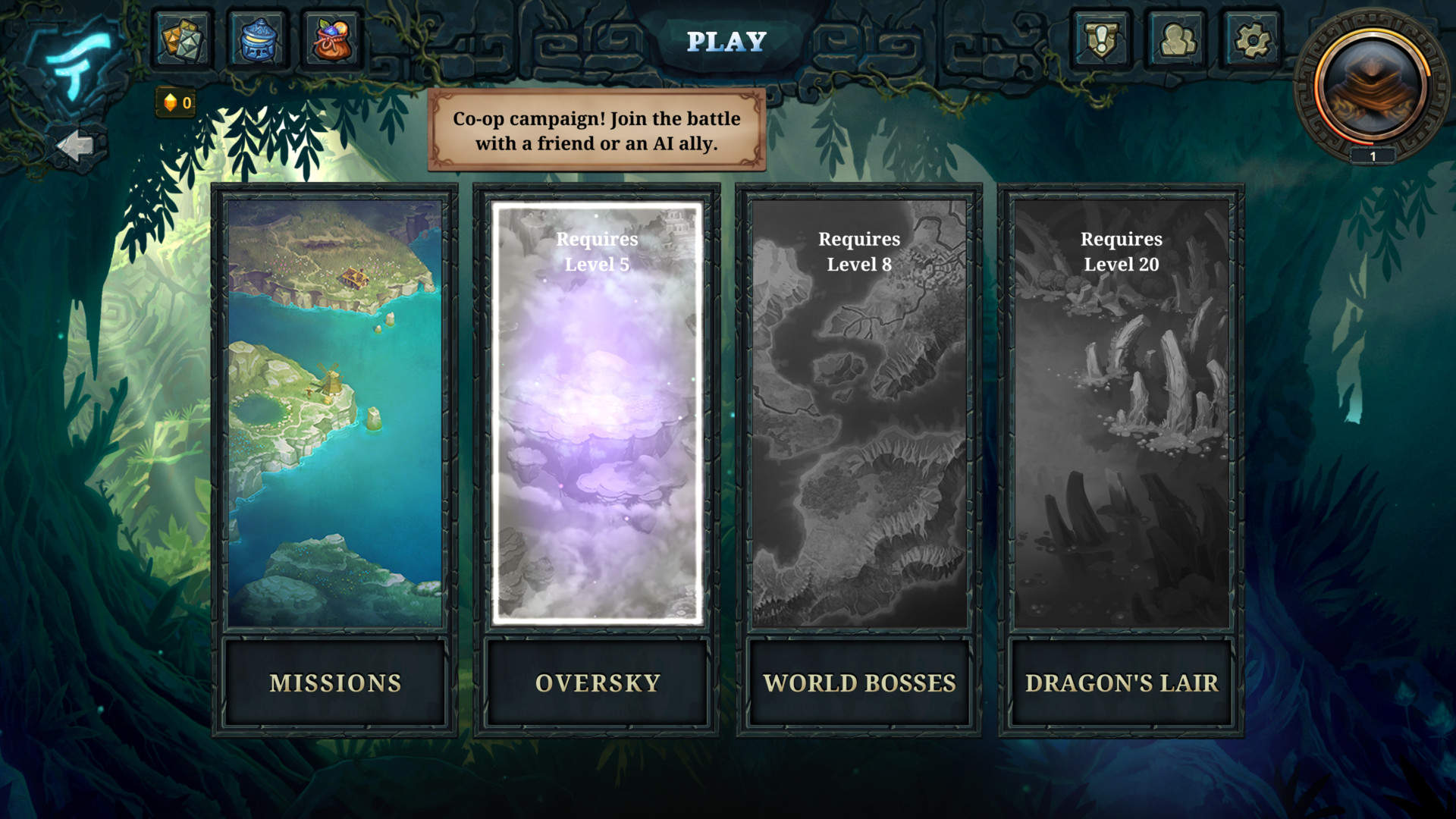The width and height of the screenshot is (1456, 819).
Task: Click the Dragon's Lair label button
Action: point(1122,682)
